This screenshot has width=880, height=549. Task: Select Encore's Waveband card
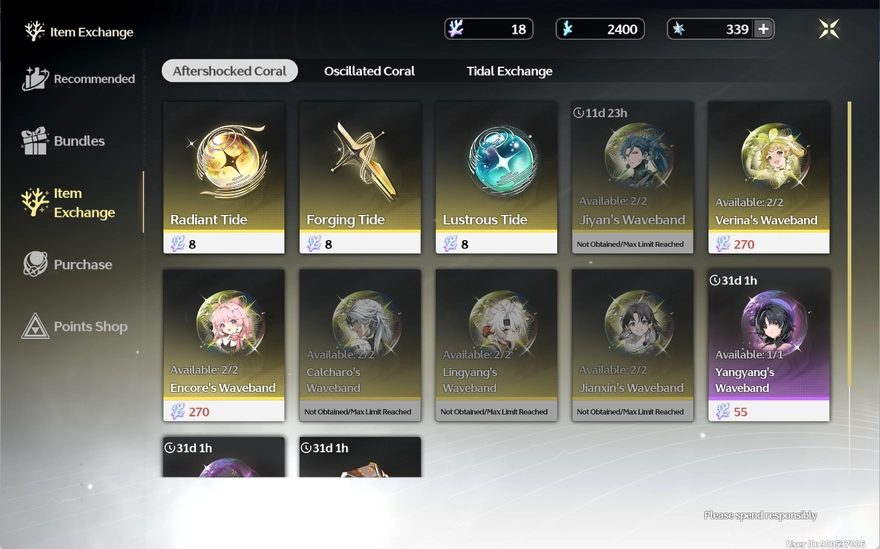[x=224, y=345]
